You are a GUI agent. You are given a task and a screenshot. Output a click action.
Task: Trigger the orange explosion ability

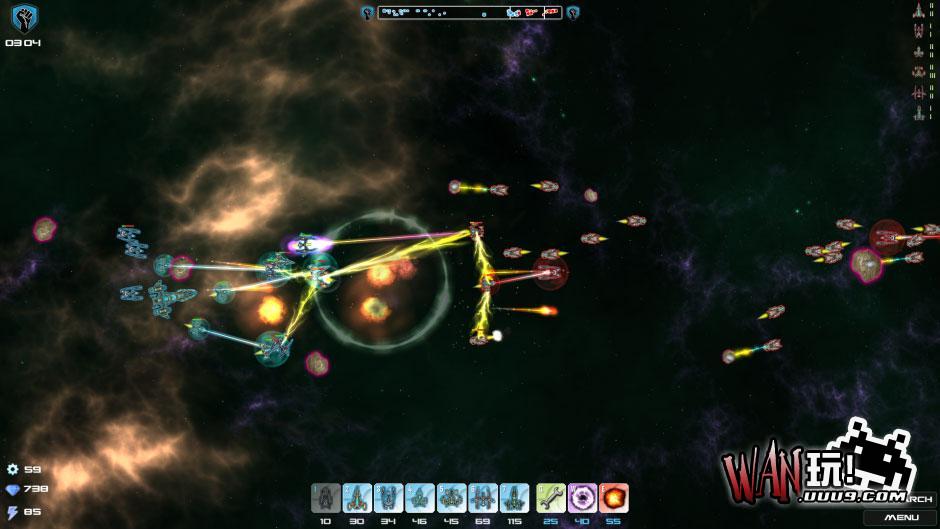tap(613, 497)
